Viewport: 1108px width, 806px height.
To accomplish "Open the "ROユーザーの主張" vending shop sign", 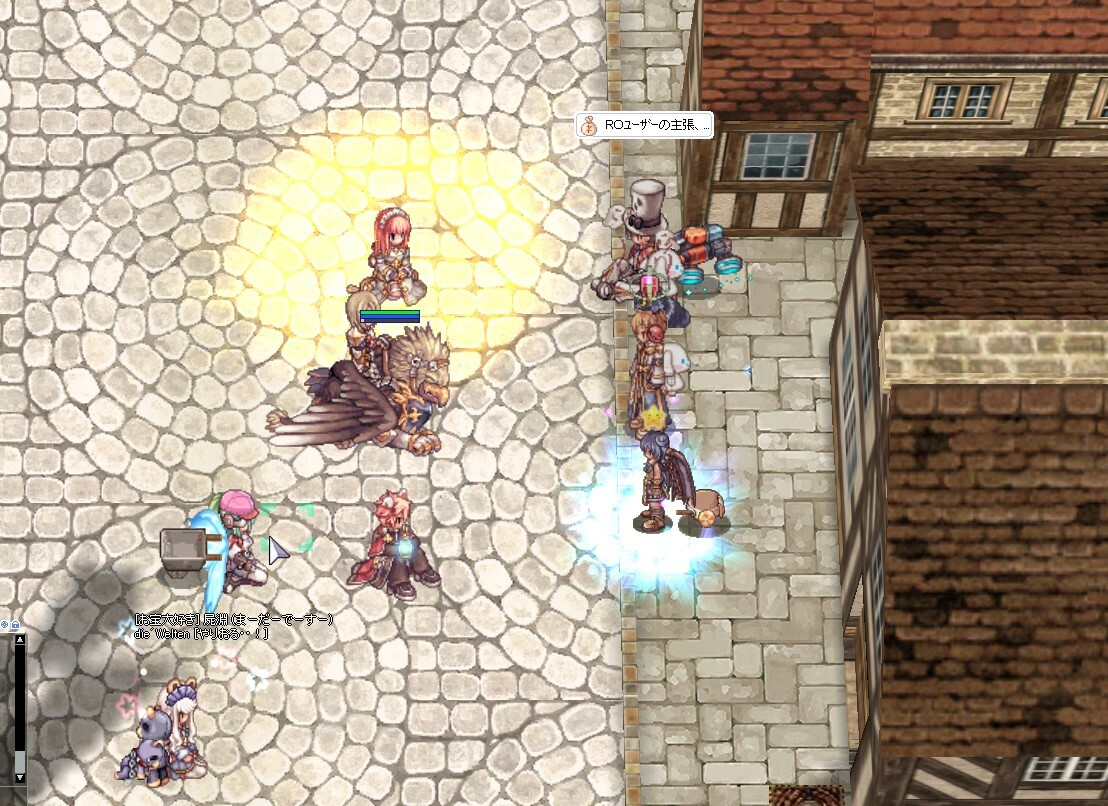I will 644,126.
